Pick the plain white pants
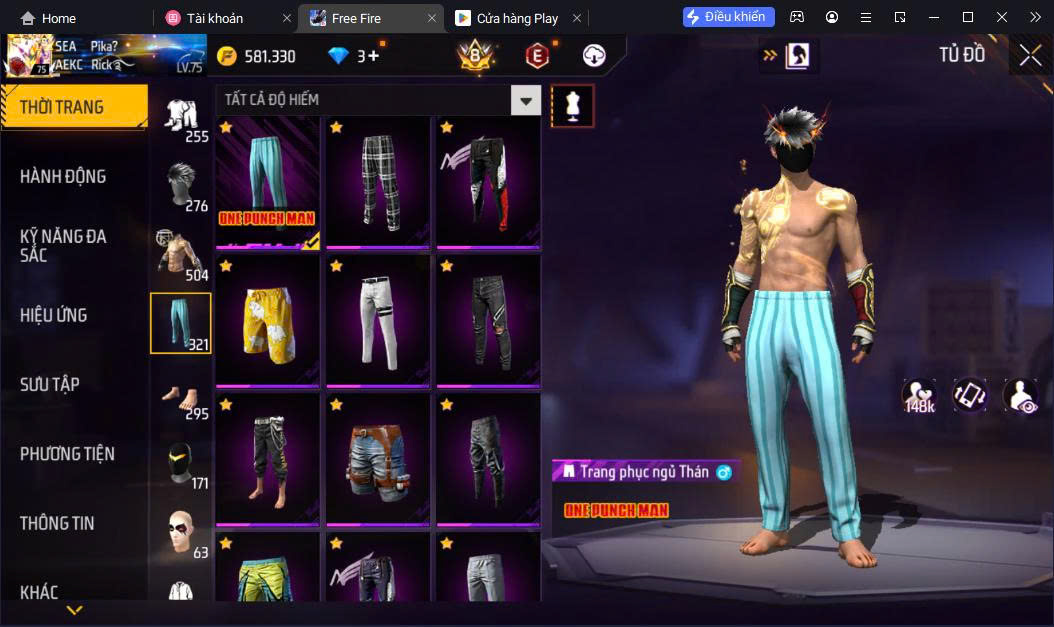Viewport: 1054px width, 627px height. 377,320
